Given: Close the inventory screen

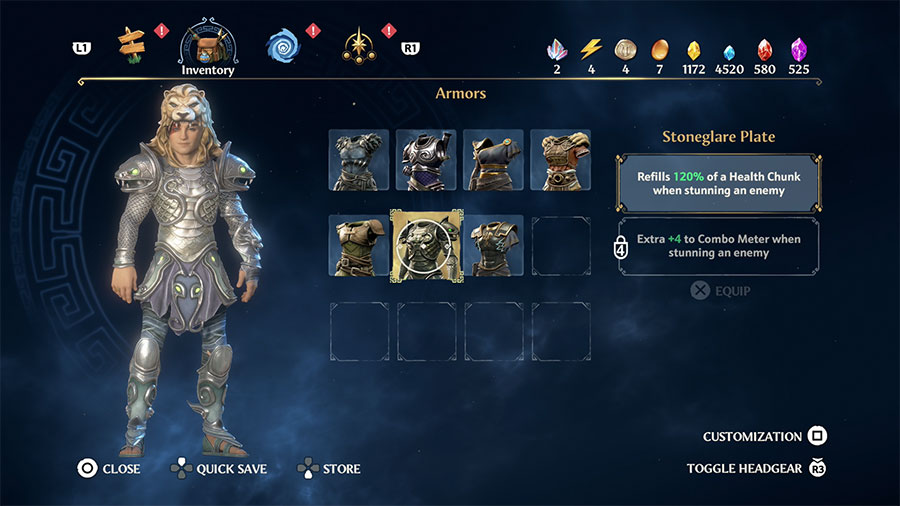Looking at the screenshot, I should 108,468.
